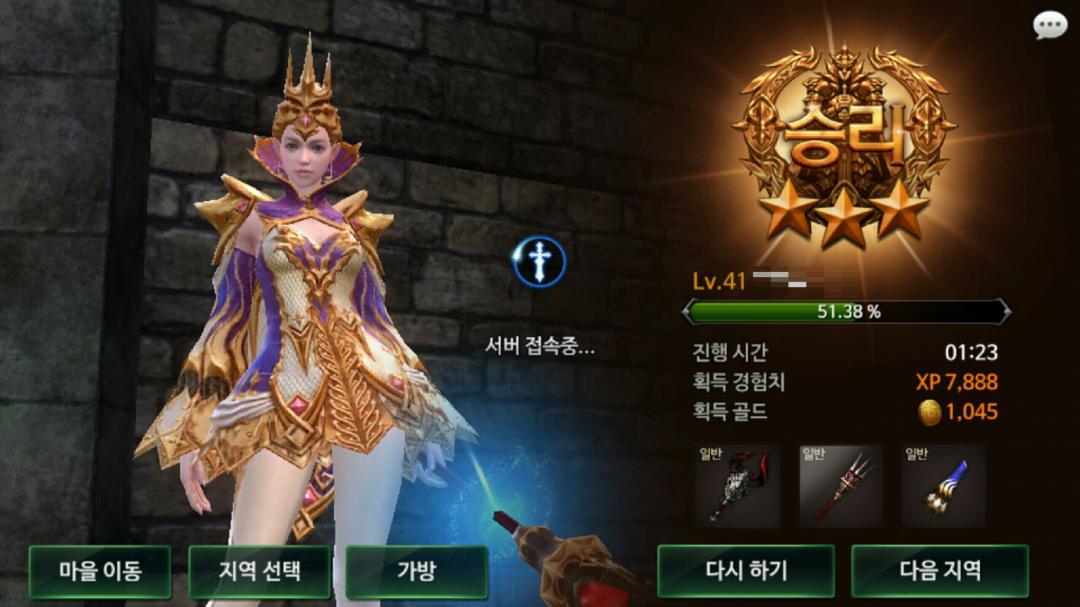View the blue-handled claw reward item

click(943, 487)
